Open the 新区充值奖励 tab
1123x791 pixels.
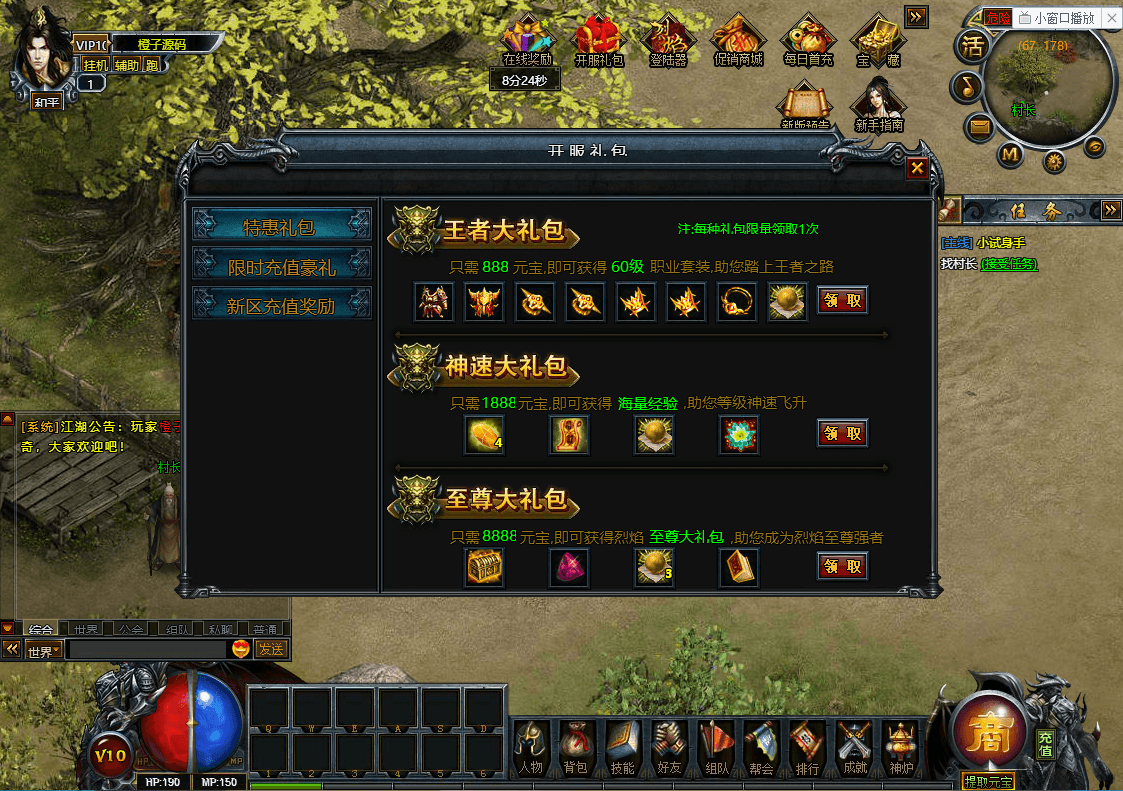(280, 306)
